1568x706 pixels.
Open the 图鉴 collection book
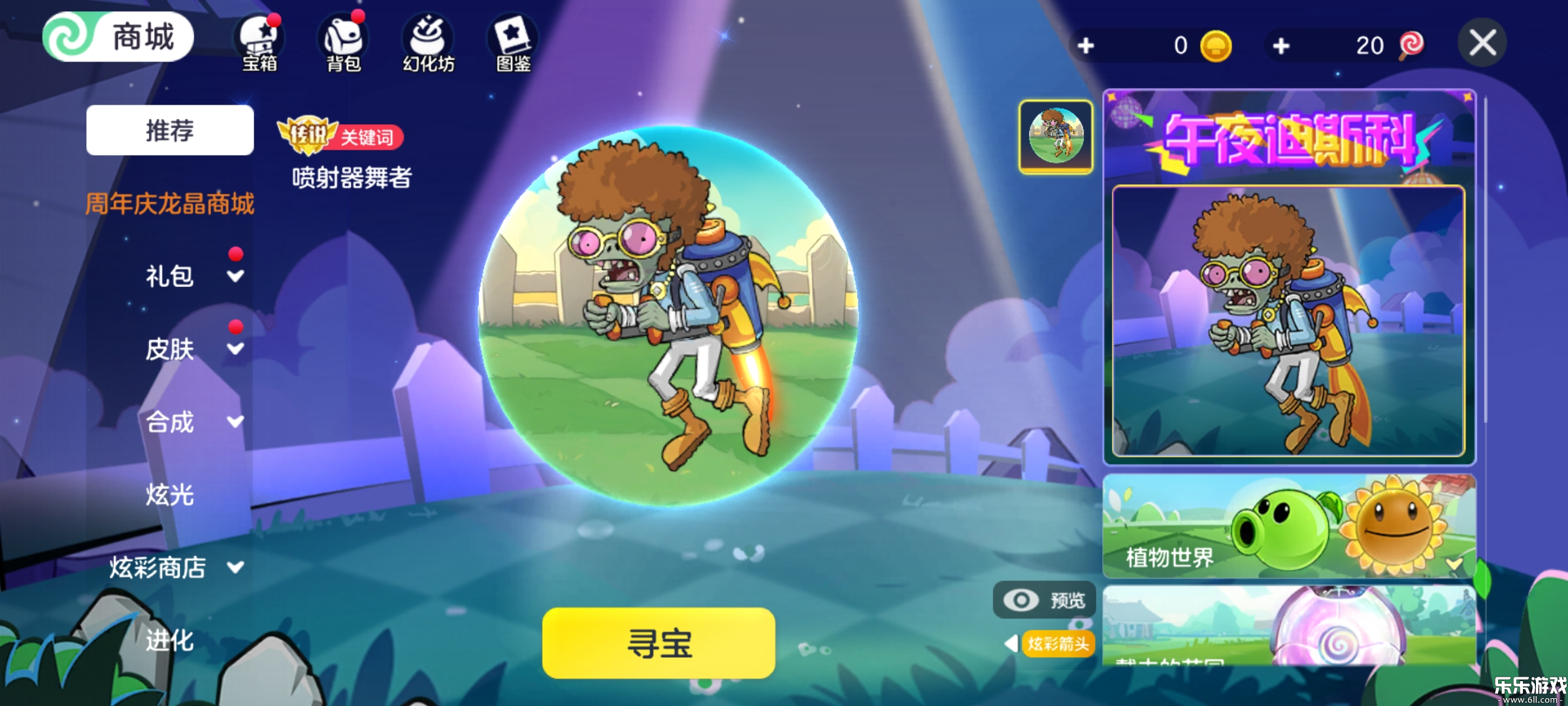coord(514,41)
